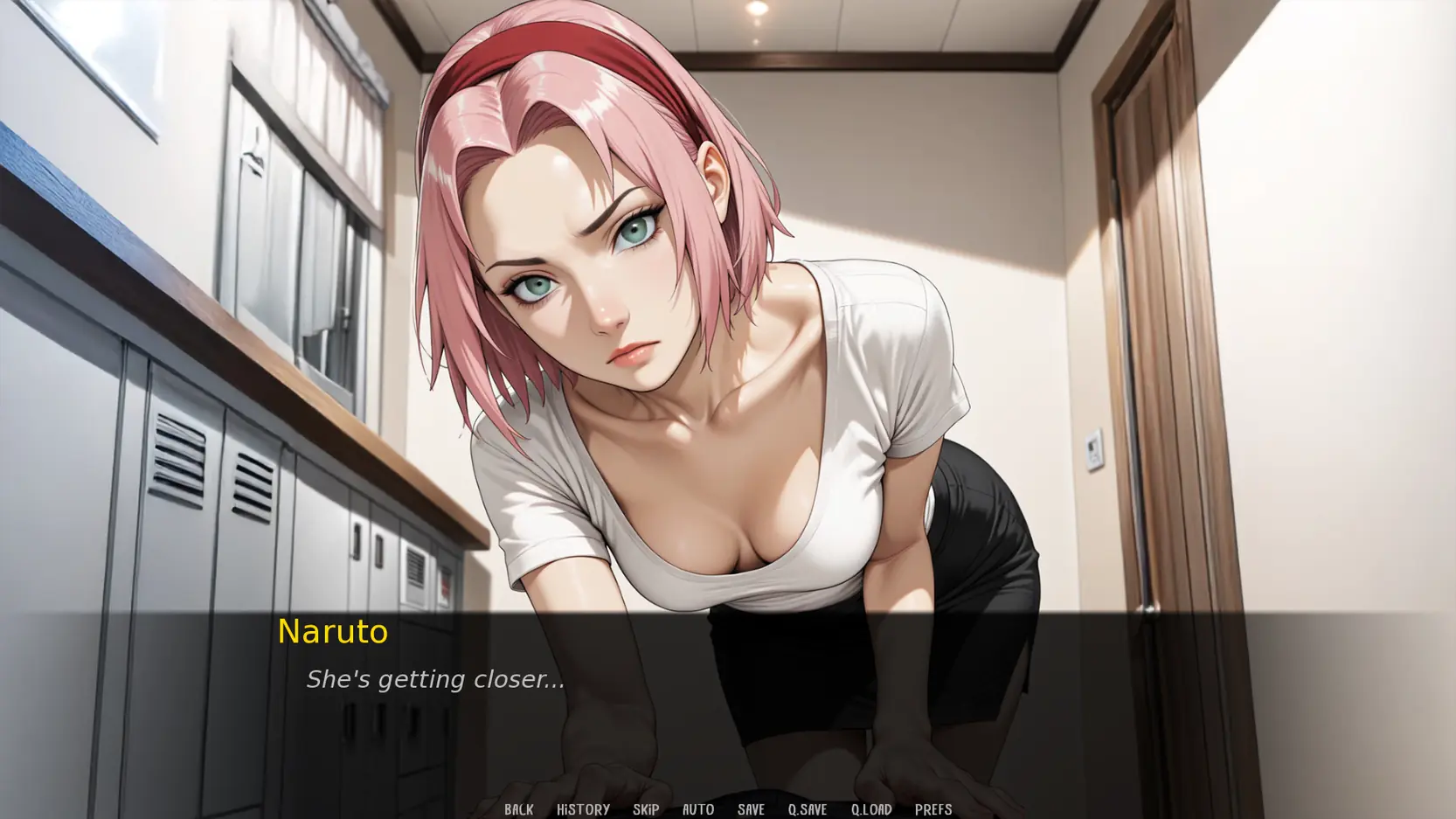Image resolution: width=1456 pixels, height=819 pixels.
Task: Open the Prefs settings menu
Action: pos(933,809)
